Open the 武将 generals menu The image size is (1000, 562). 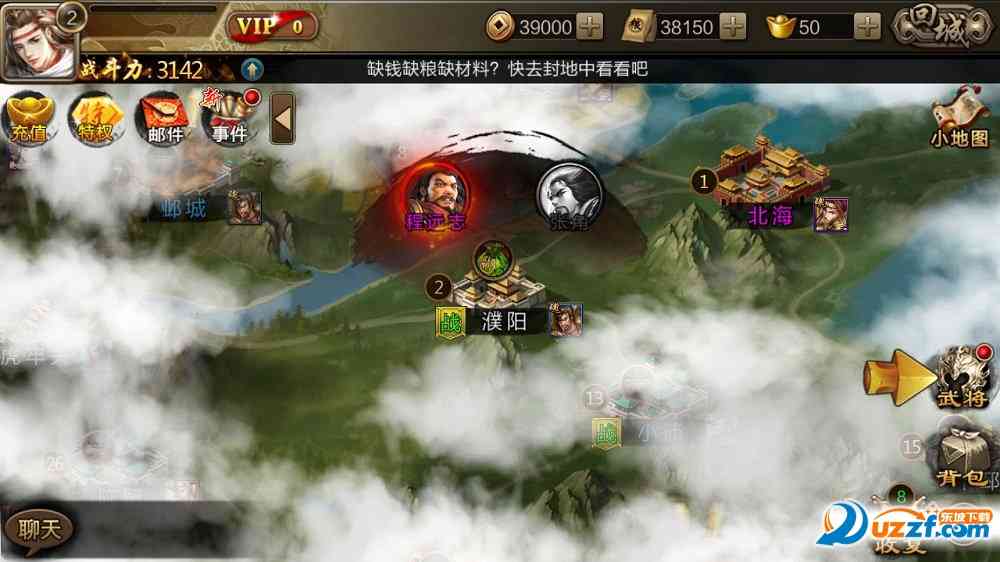[962, 377]
